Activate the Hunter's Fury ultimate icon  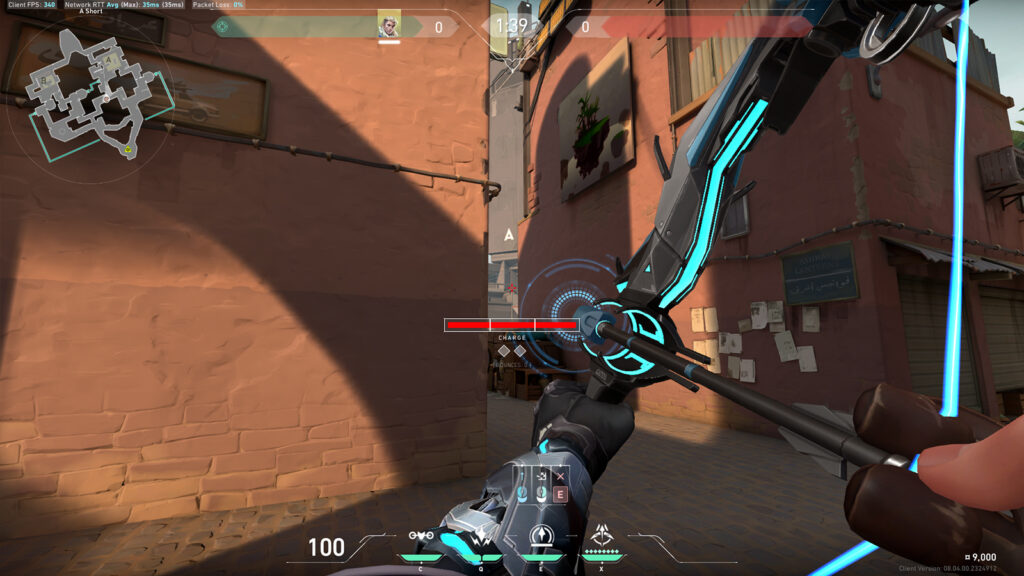602,535
